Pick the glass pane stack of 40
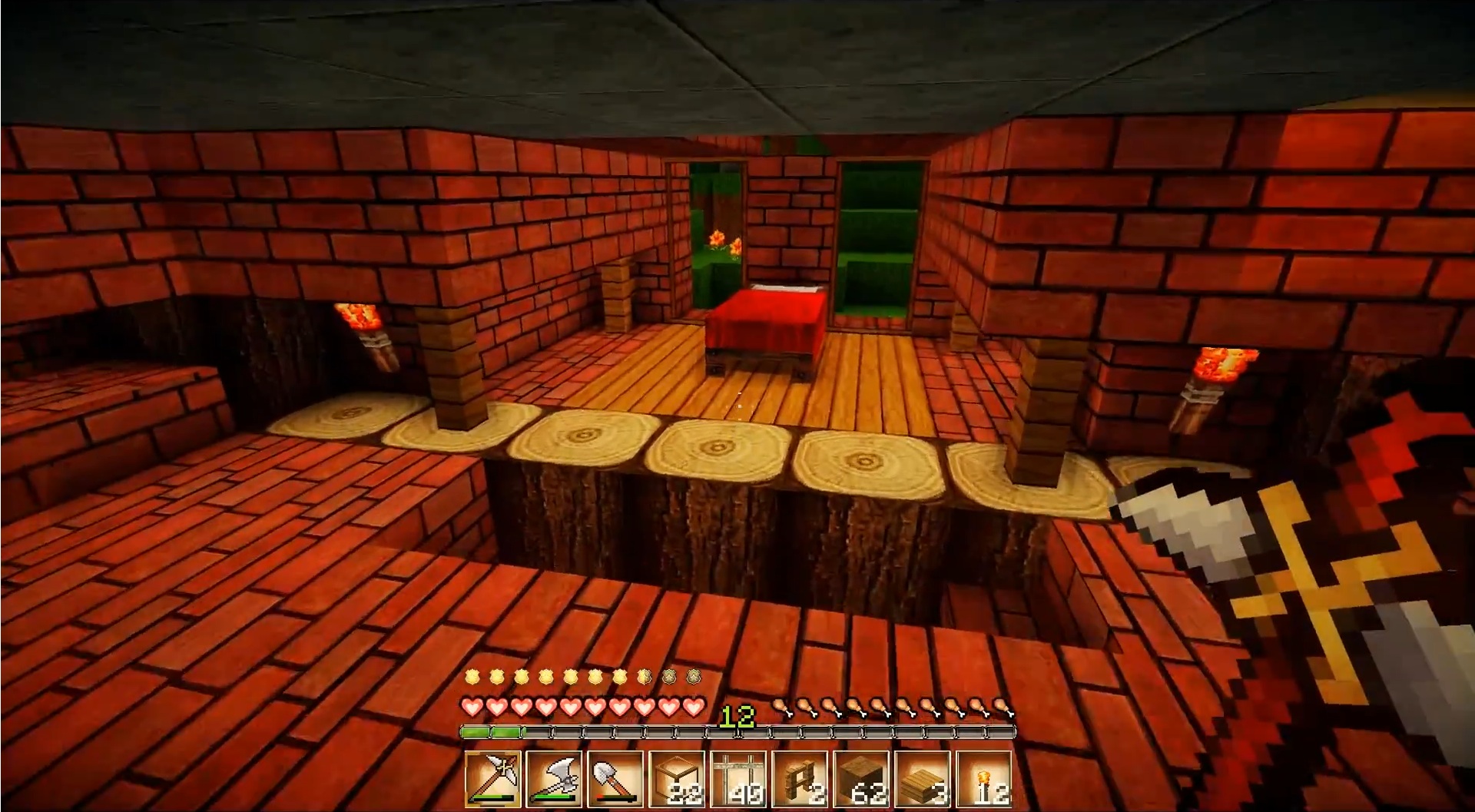Screen dimensions: 1475x812 point(738,779)
